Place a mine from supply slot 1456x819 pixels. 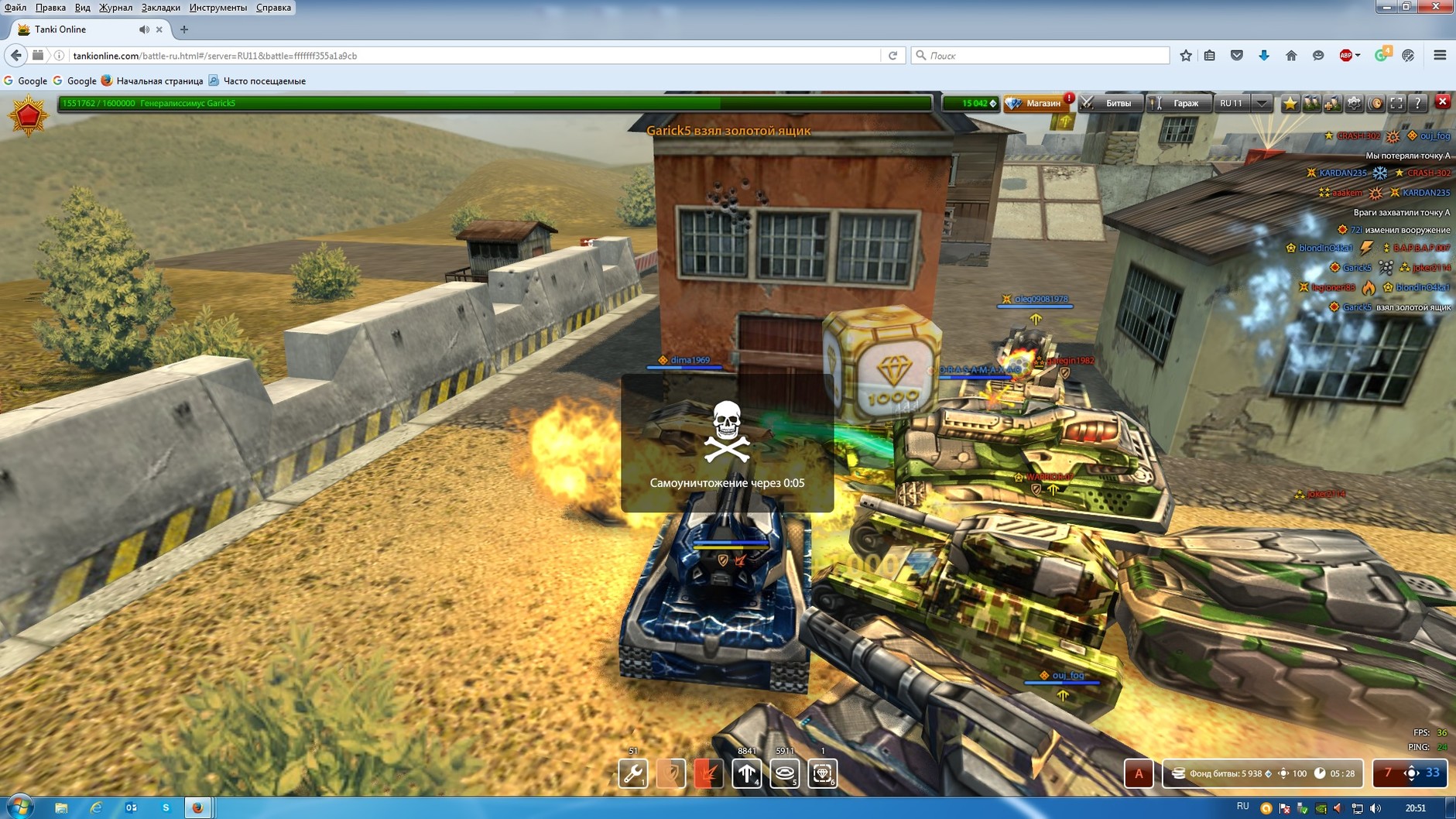tap(784, 773)
